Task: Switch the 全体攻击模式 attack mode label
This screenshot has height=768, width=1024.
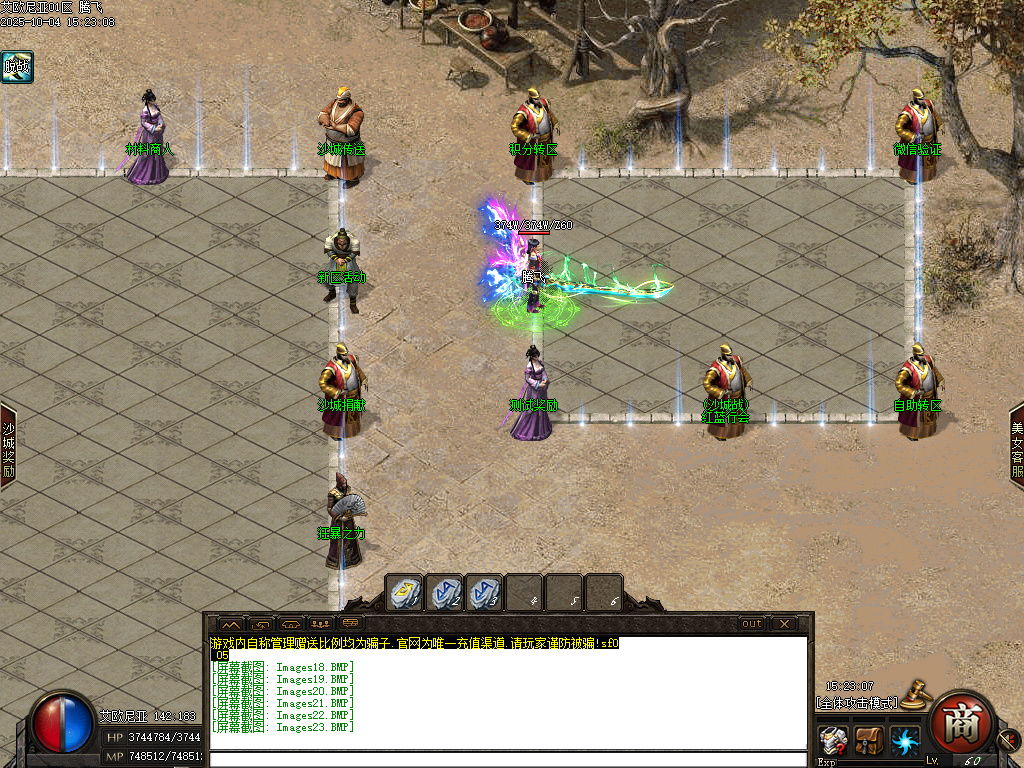Action: (x=855, y=703)
